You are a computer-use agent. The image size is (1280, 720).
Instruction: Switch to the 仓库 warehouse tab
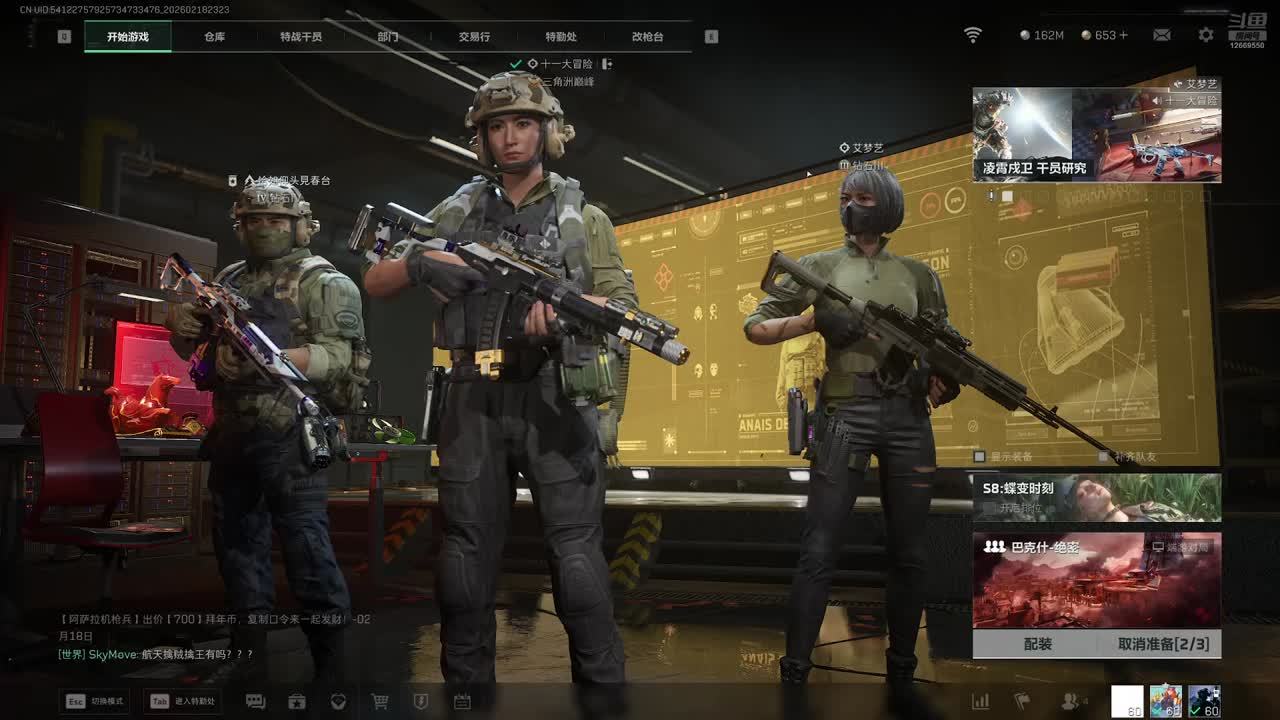click(x=214, y=37)
